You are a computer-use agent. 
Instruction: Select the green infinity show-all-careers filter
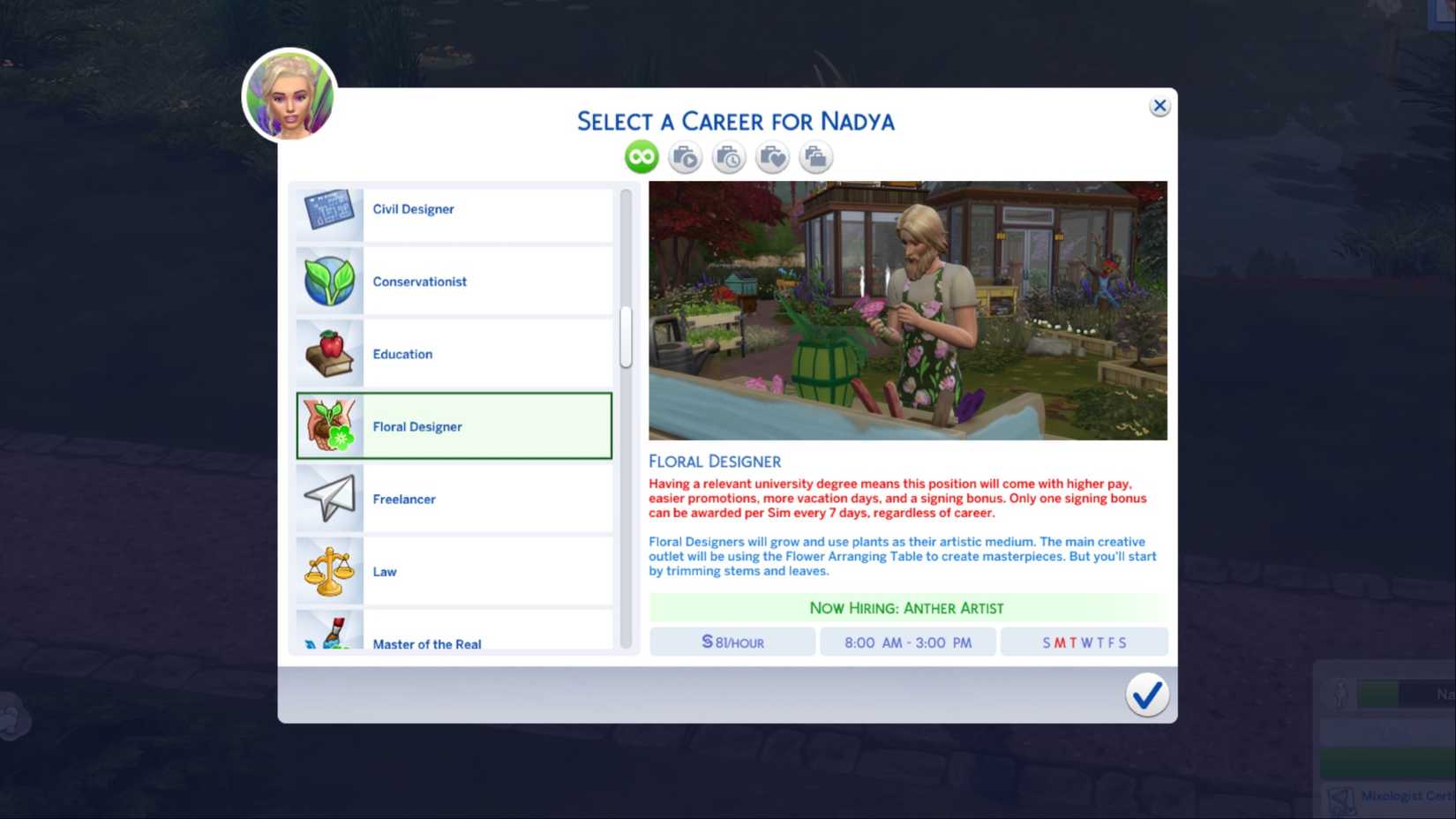(640, 156)
